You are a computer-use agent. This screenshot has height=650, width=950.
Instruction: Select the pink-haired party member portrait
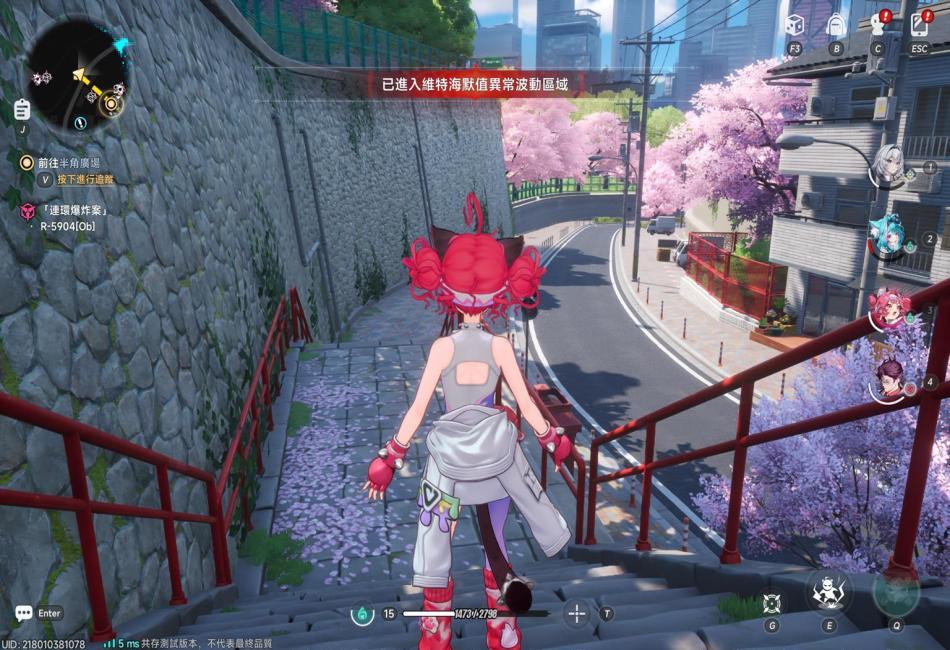tap(887, 308)
